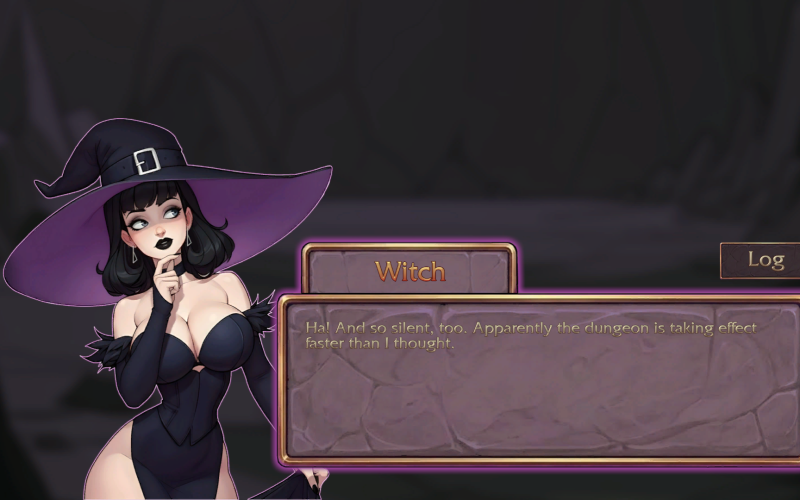Open the dialogue Log
Viewport: 800px width, 500px height.
(765, 260)
